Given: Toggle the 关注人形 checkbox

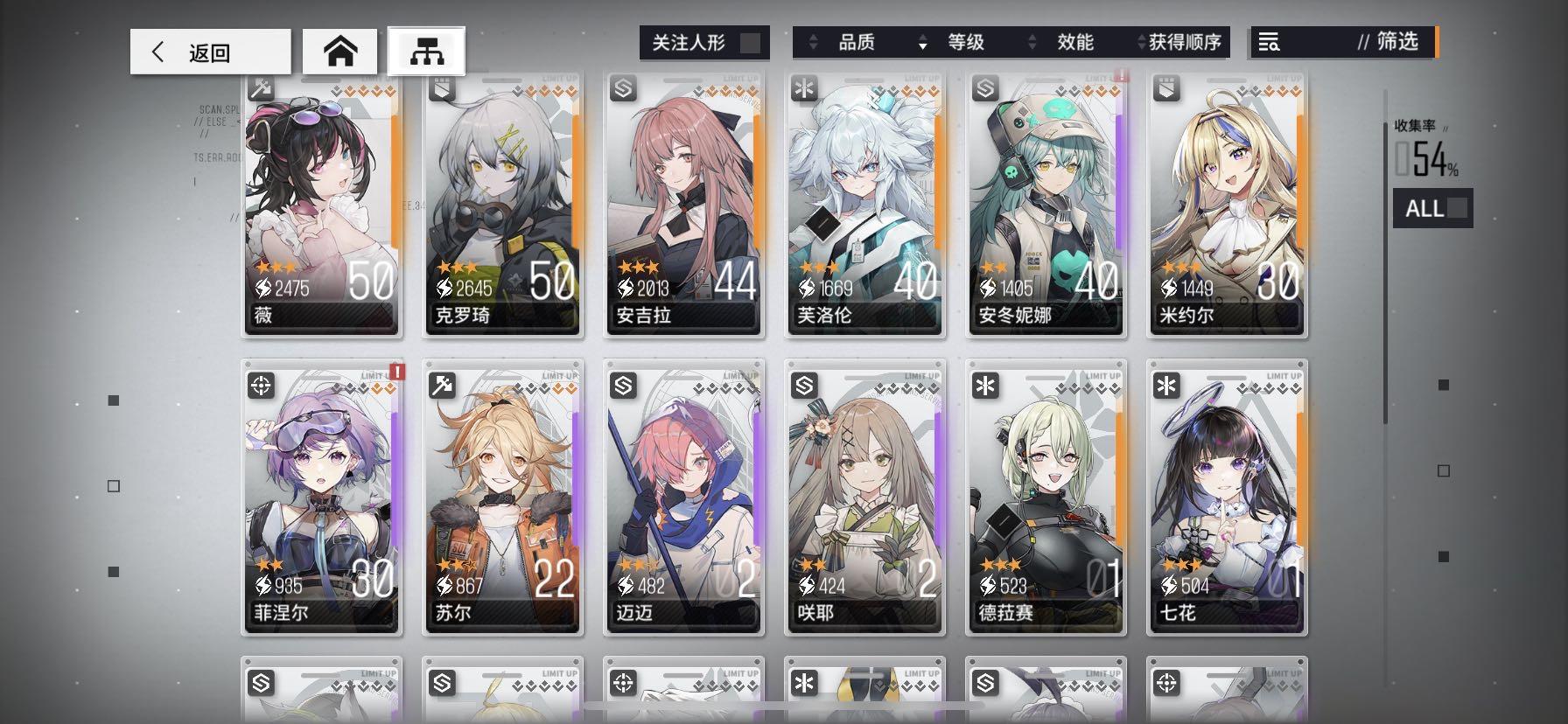Looking at the screenshot, I should [x=748, y=41].
